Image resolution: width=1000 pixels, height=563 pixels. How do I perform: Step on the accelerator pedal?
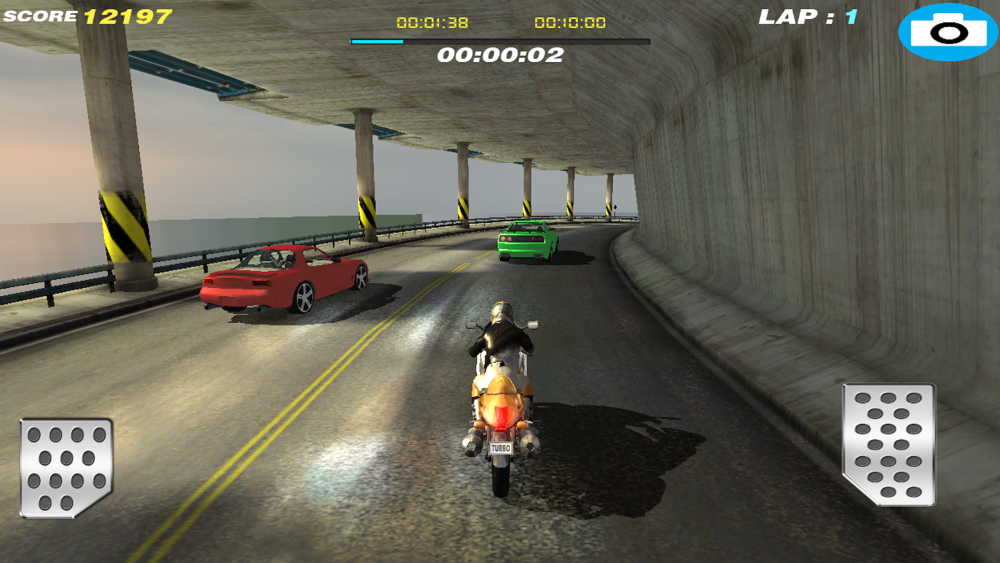(x=888, y=443)
